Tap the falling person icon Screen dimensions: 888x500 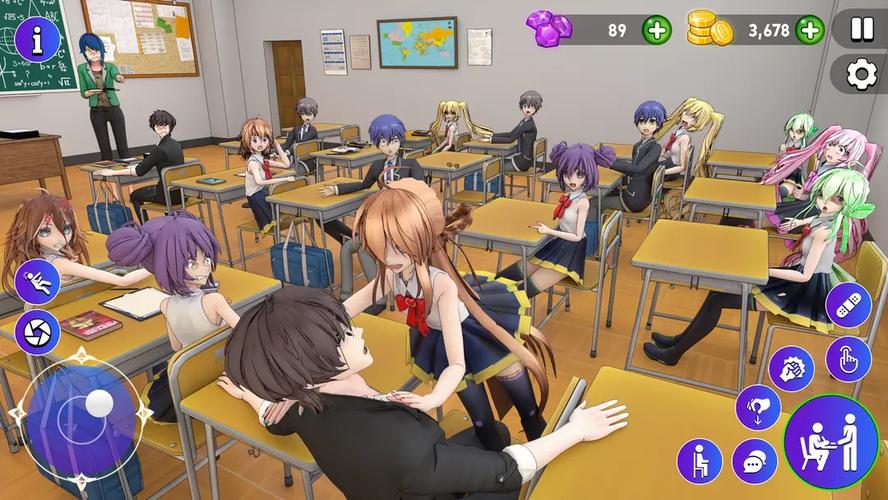pos(37,282)
